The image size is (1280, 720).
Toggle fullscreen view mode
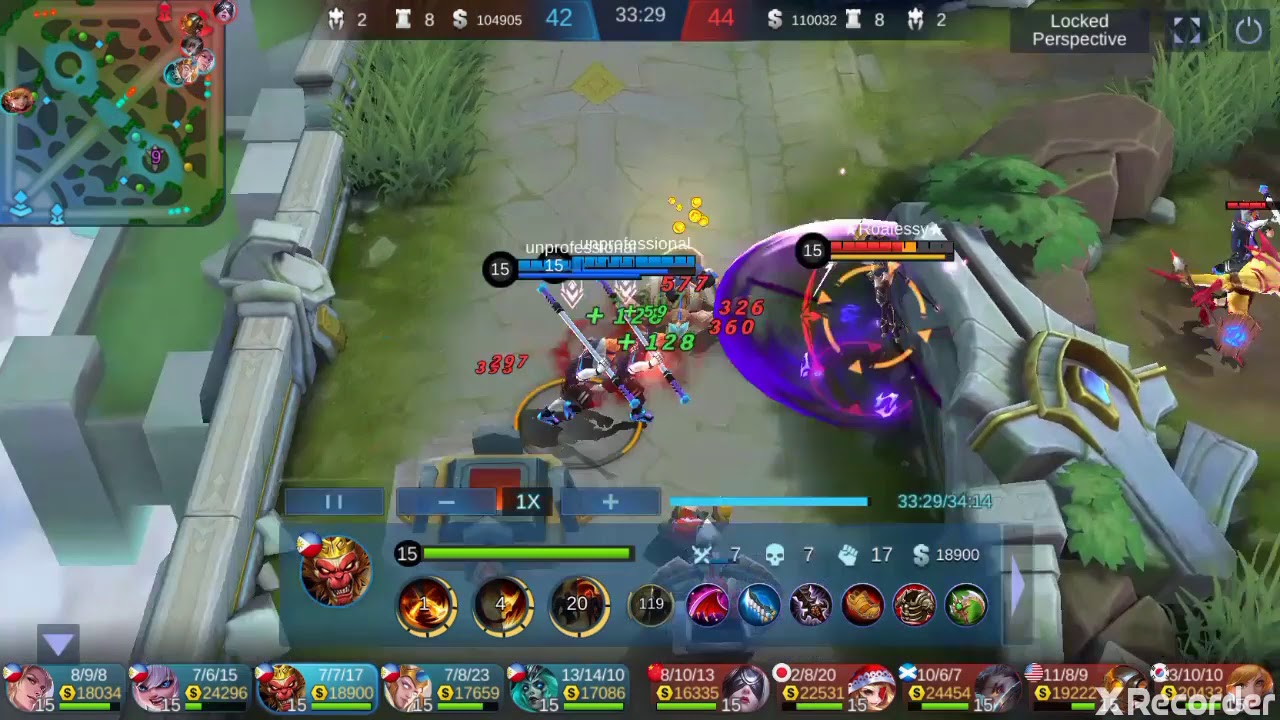pyautogui.click(x=1187, y=31)
